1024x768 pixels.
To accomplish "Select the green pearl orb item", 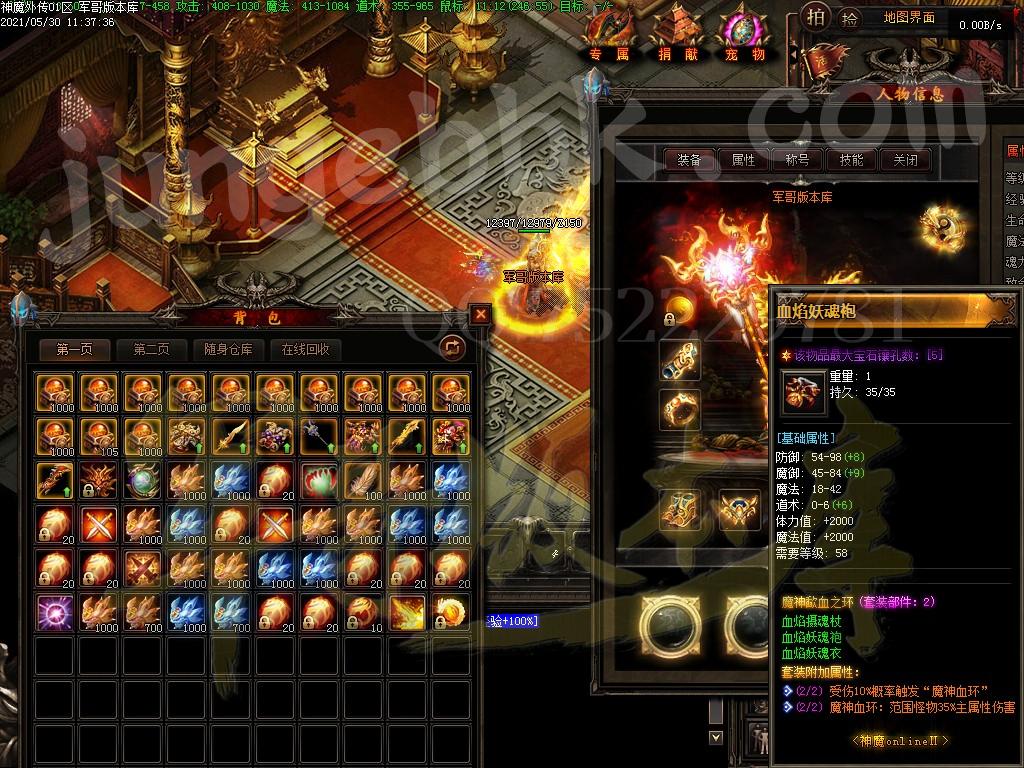I will (x=141, y=479).
